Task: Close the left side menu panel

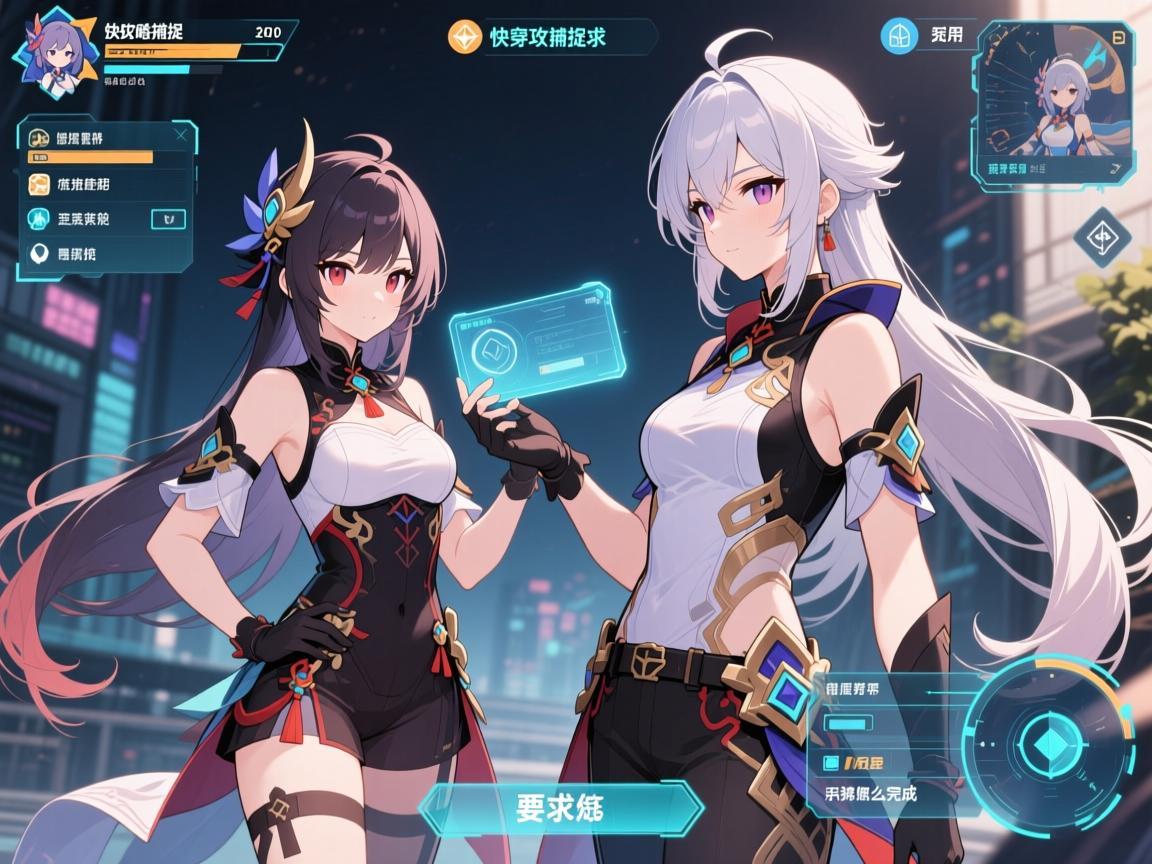Action: tap(180, 133)
